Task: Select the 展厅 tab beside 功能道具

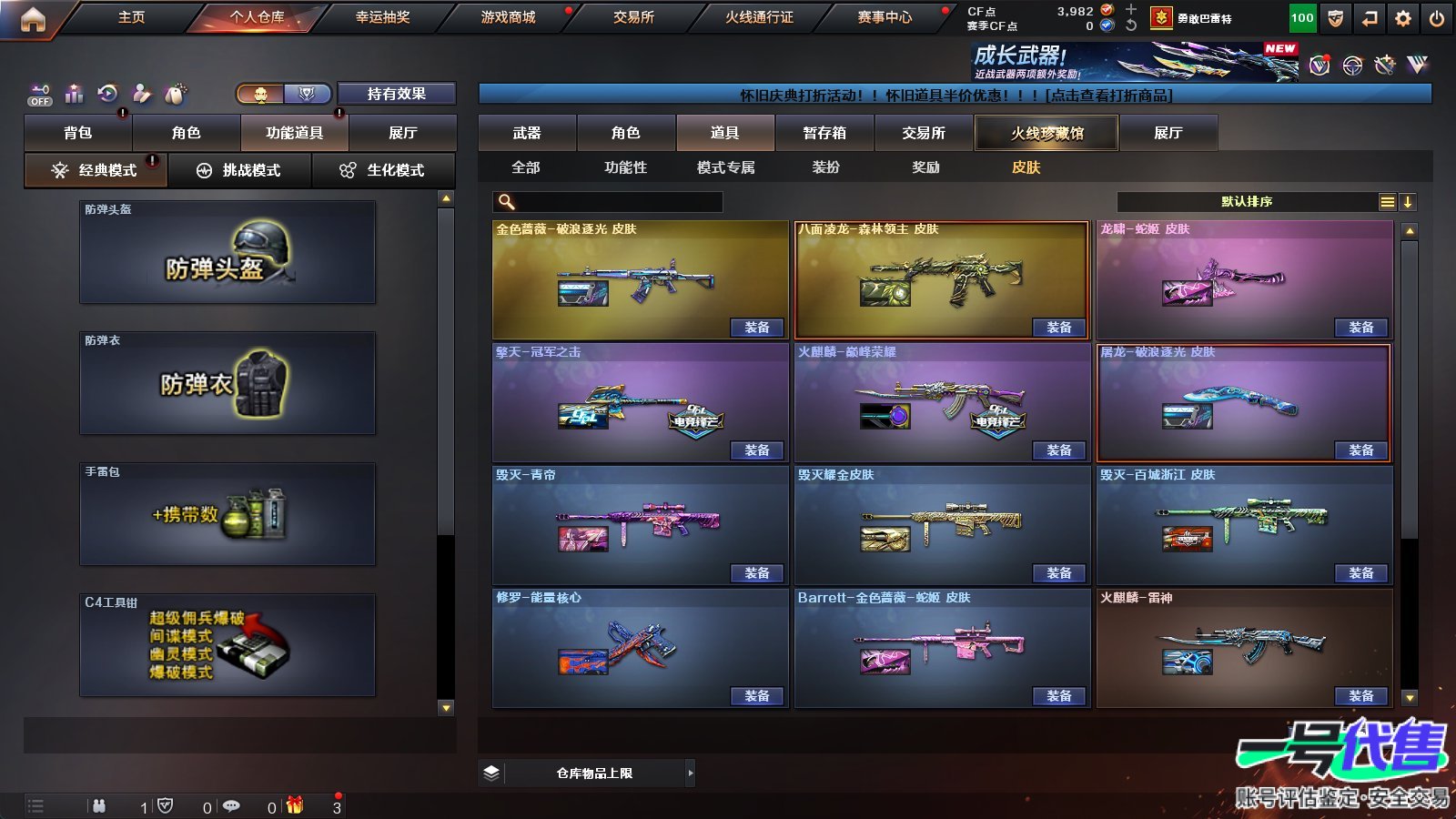Action: point(402,133)
